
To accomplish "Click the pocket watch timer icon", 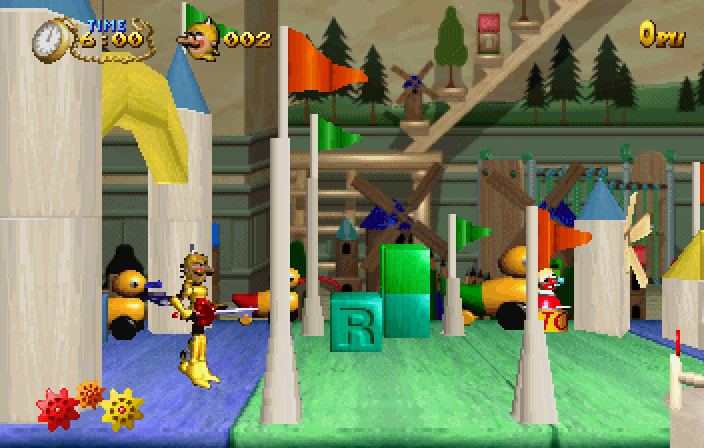I will point(49,39).
